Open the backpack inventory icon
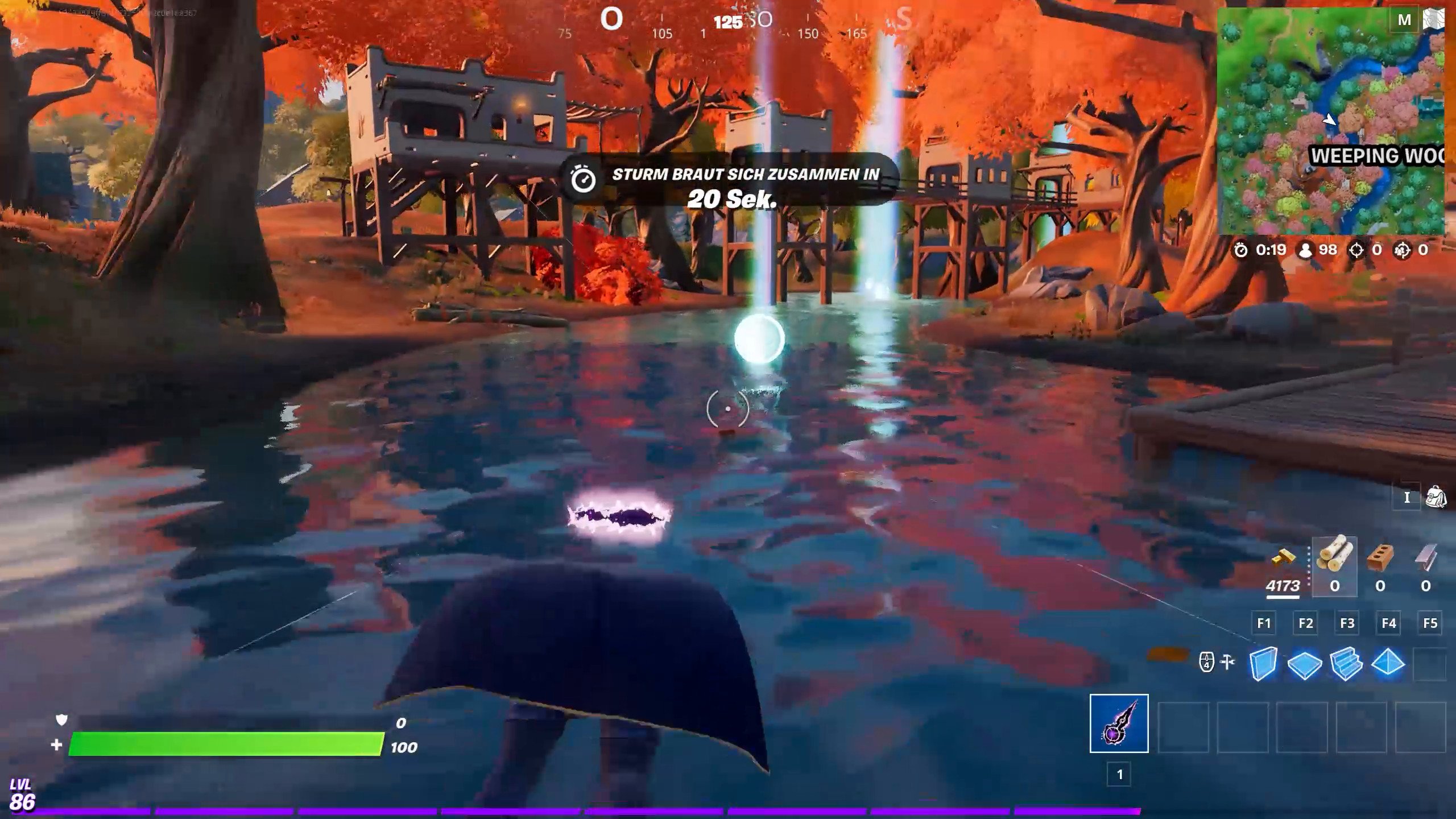This screenshot has width=1456, height=819. [1436, 498]
